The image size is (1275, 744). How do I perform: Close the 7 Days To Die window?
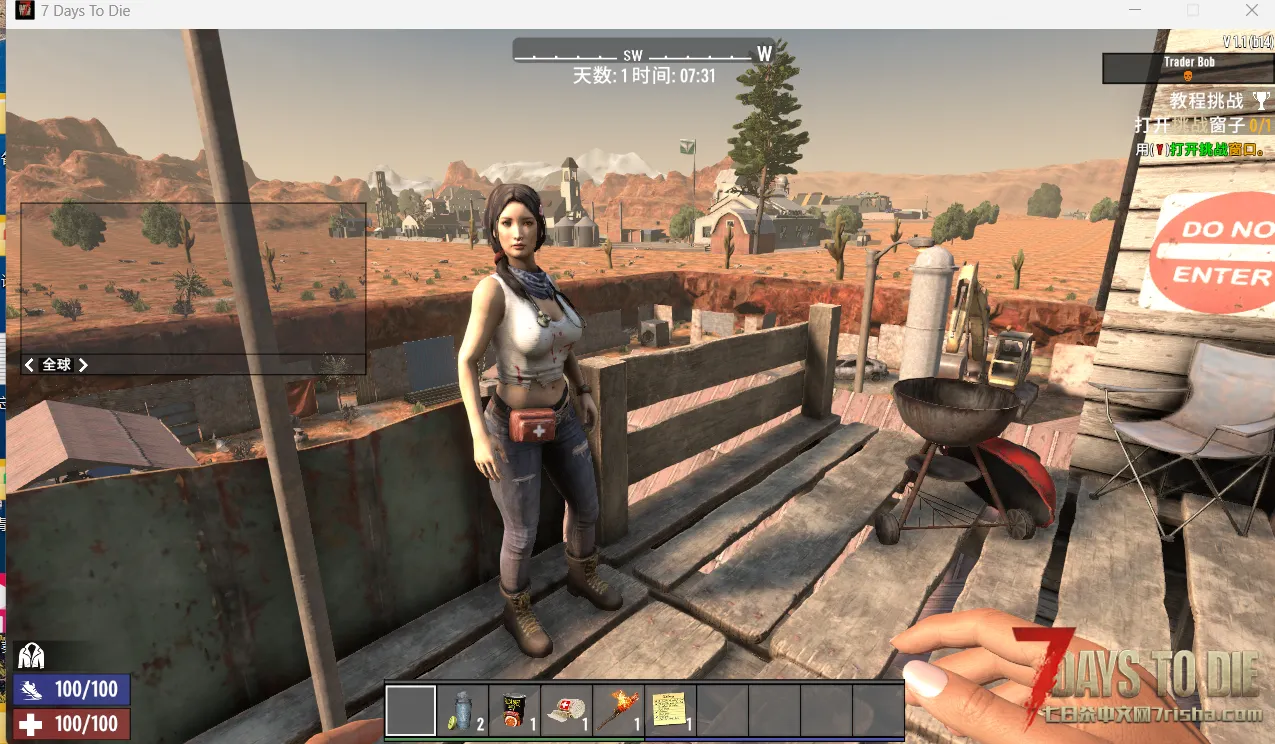click(x=1252, y=11)
